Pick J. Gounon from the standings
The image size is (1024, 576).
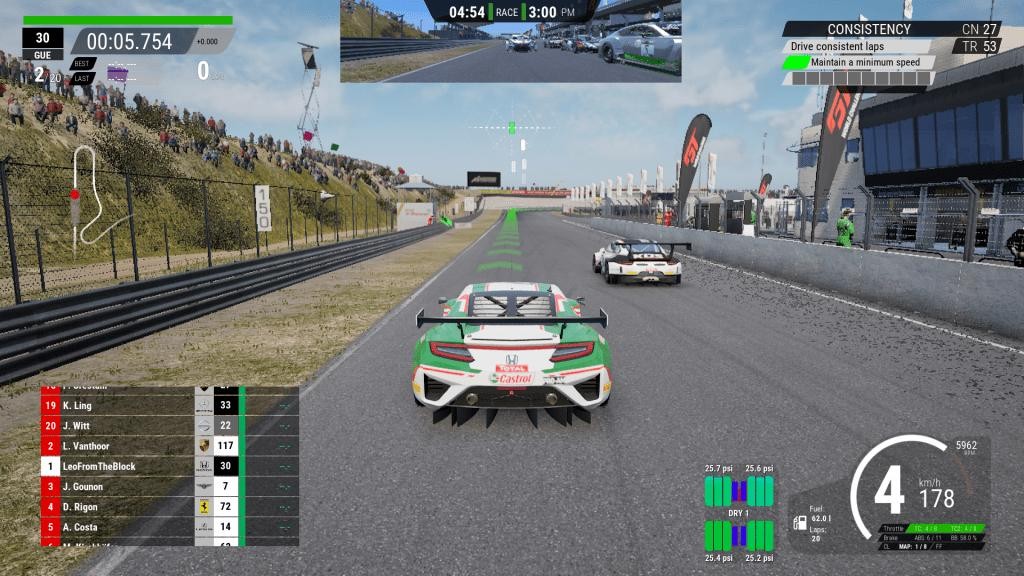[120, 487]
